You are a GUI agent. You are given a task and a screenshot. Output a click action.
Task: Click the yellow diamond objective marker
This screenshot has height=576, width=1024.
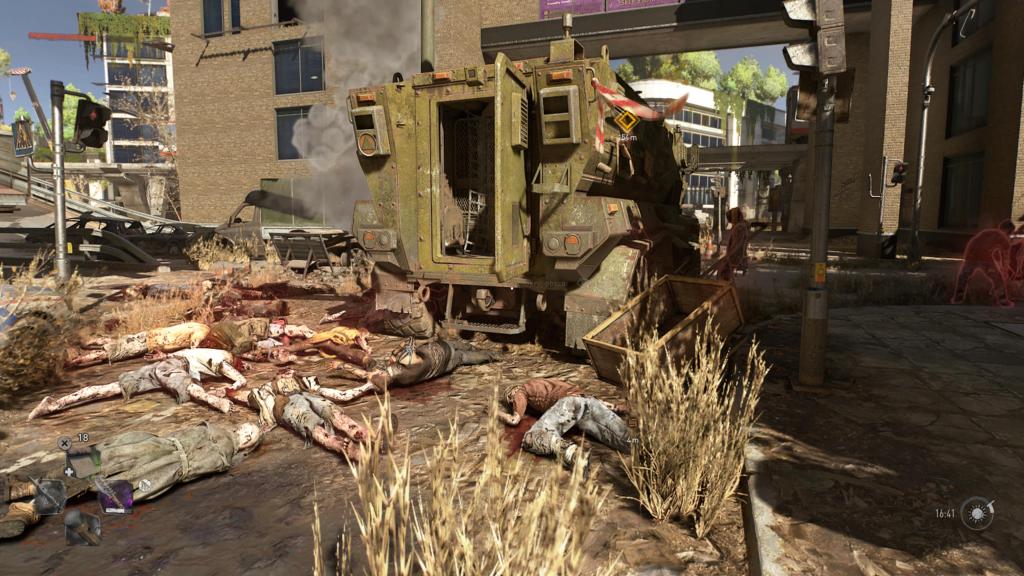(x=626, y=121)
